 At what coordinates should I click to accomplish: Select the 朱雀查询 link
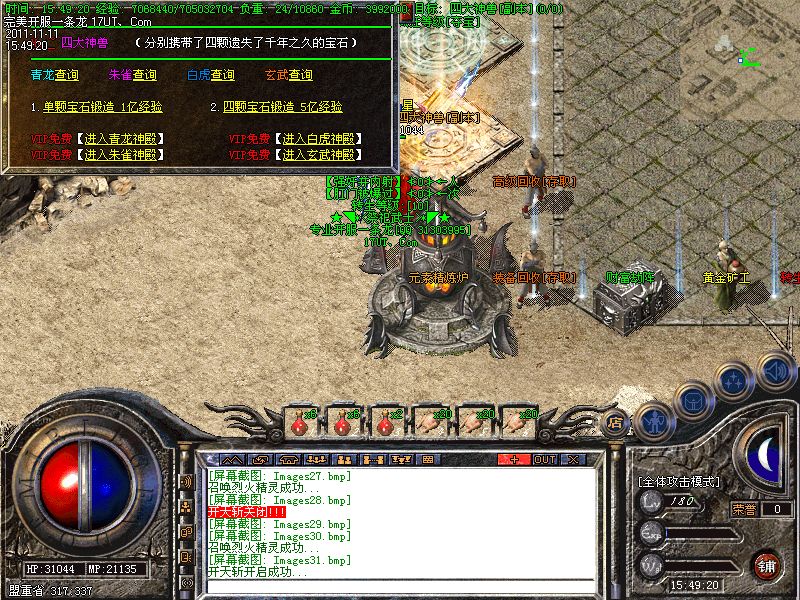click(132, 75)
